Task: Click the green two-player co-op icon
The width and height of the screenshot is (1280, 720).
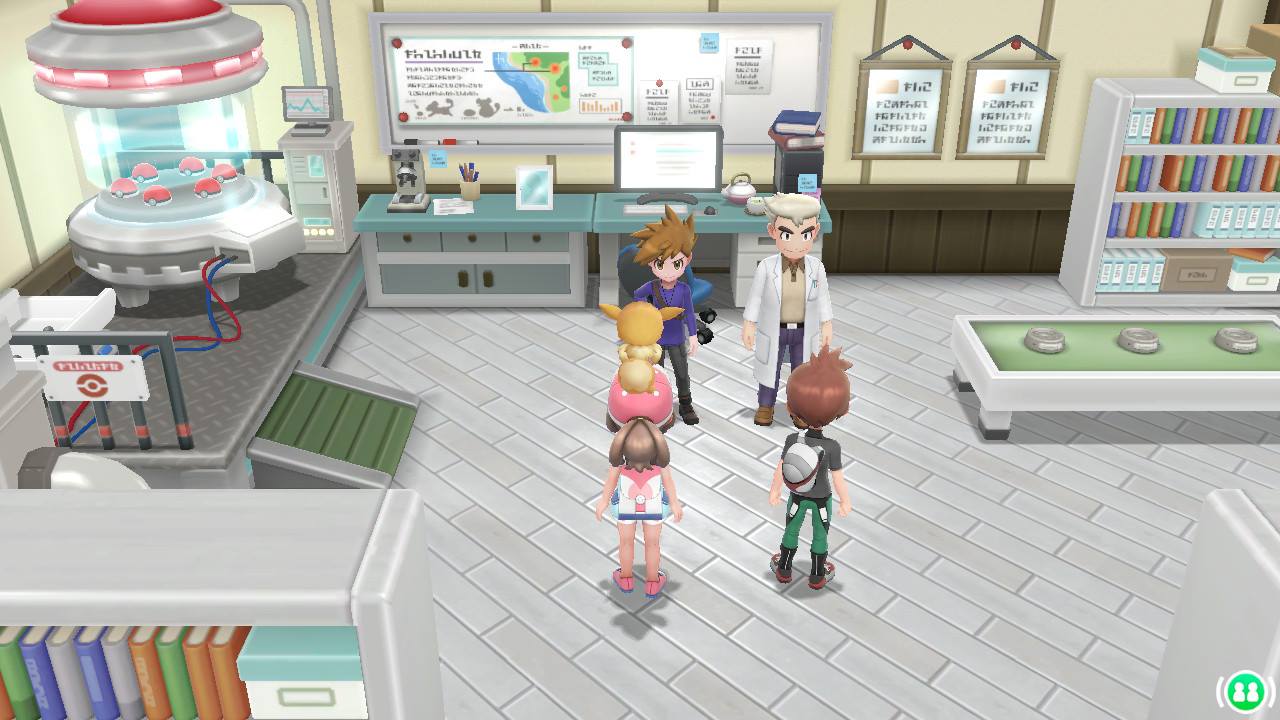Action: pyautogui.click(x=1245, y=691)
